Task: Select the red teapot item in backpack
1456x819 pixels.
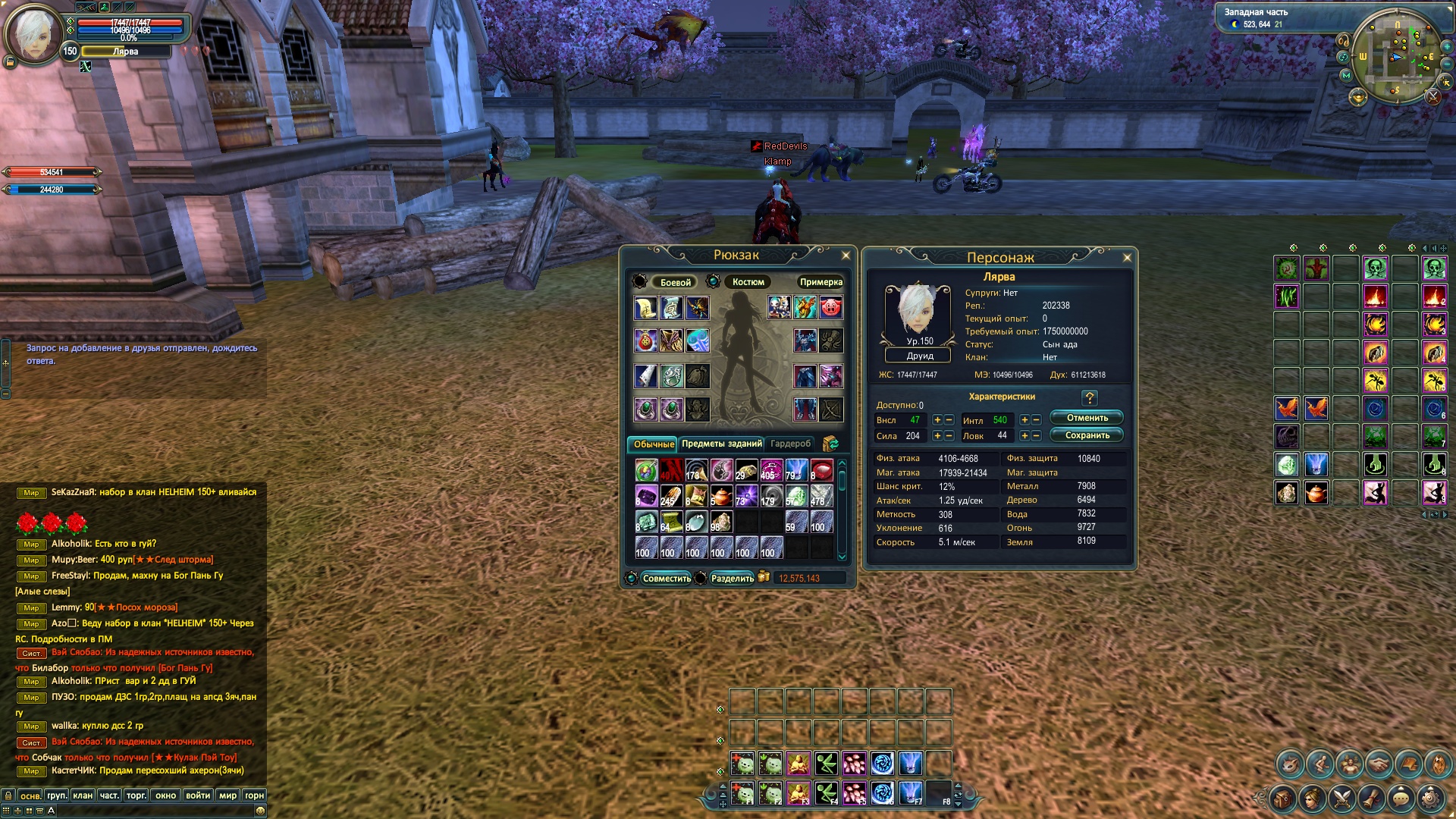Action: 721,497
